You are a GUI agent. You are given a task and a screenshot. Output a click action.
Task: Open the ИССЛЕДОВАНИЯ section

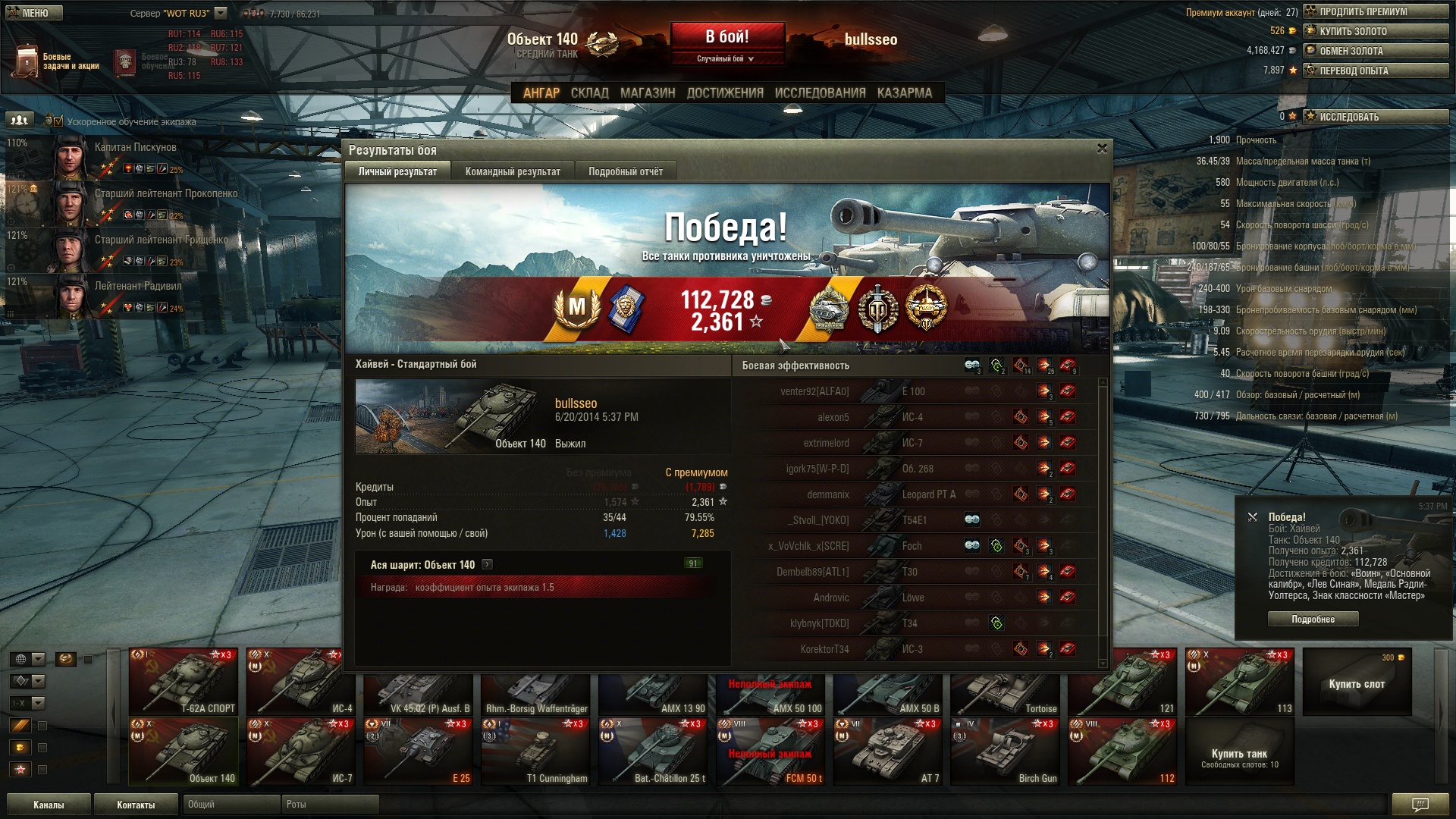click(x=820, y=93)
